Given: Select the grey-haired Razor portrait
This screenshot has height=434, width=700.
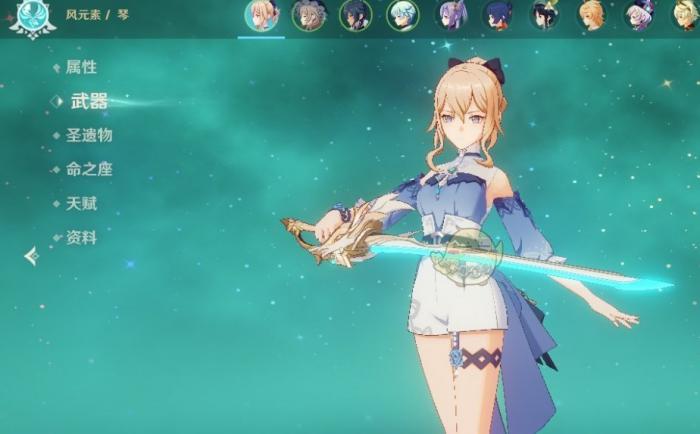Looking at the screenshot, I should [308, 15].
